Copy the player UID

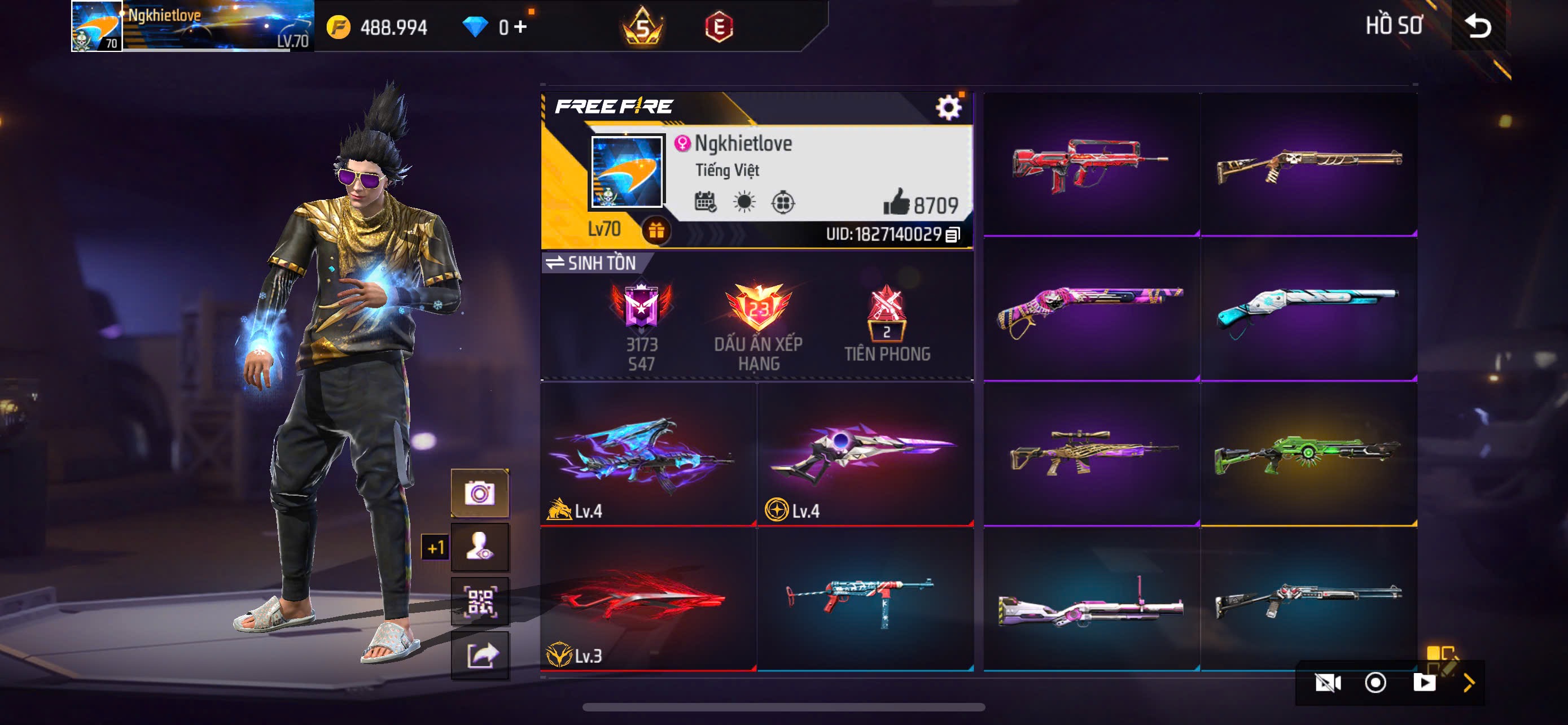[953, 235]
